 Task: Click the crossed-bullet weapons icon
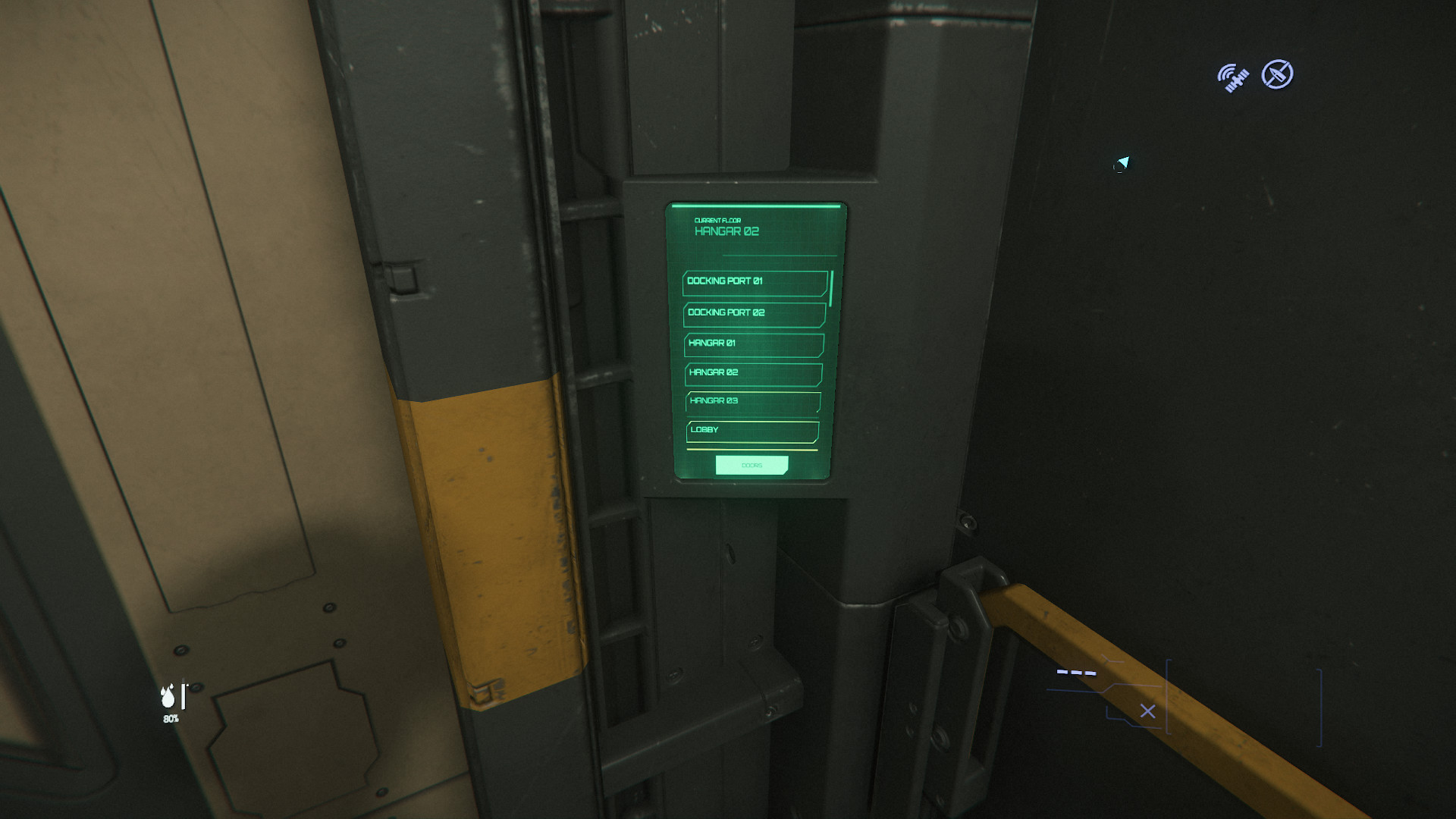[x=1277, y=74]
